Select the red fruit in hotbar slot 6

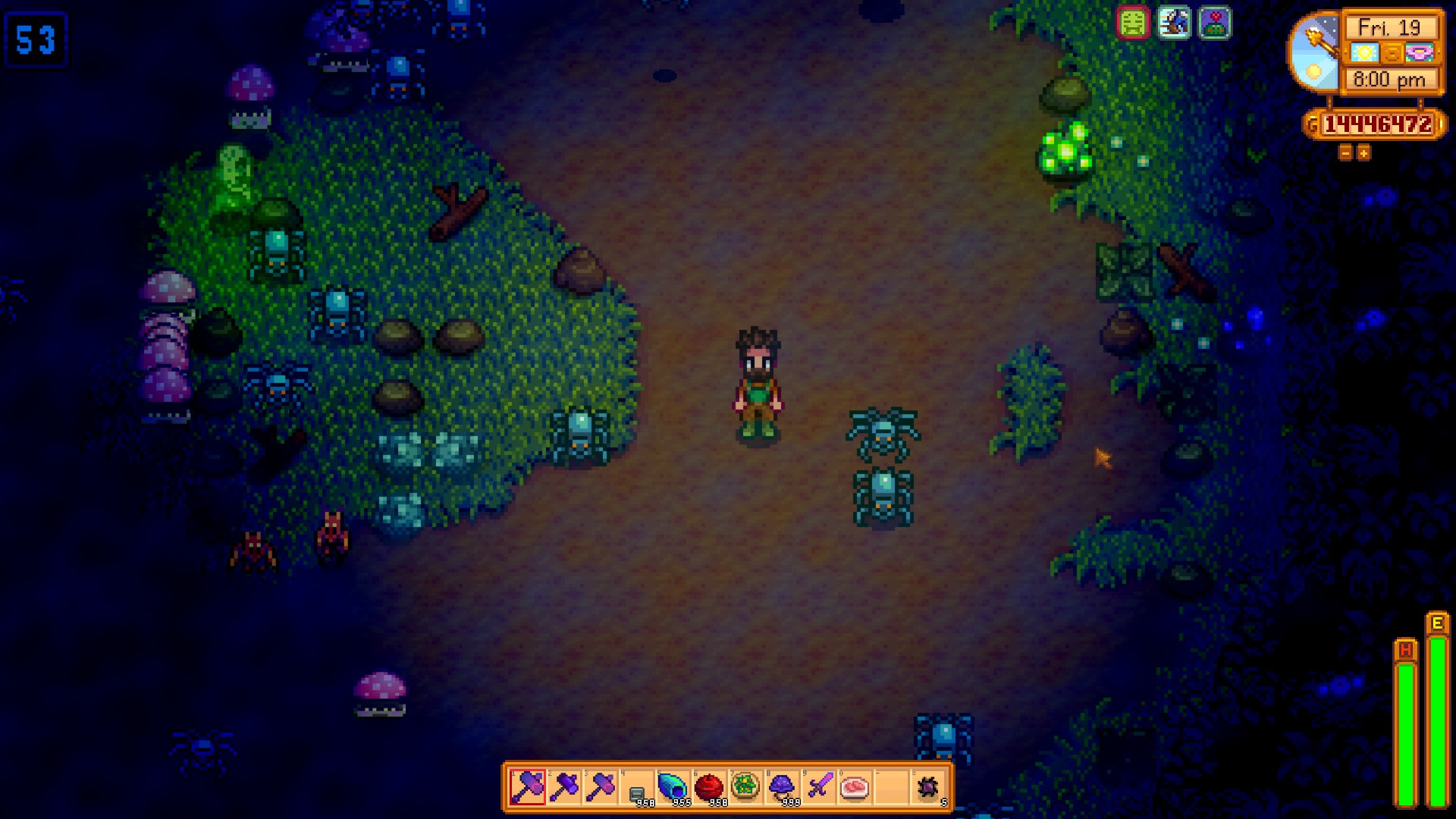coord(709,789)
